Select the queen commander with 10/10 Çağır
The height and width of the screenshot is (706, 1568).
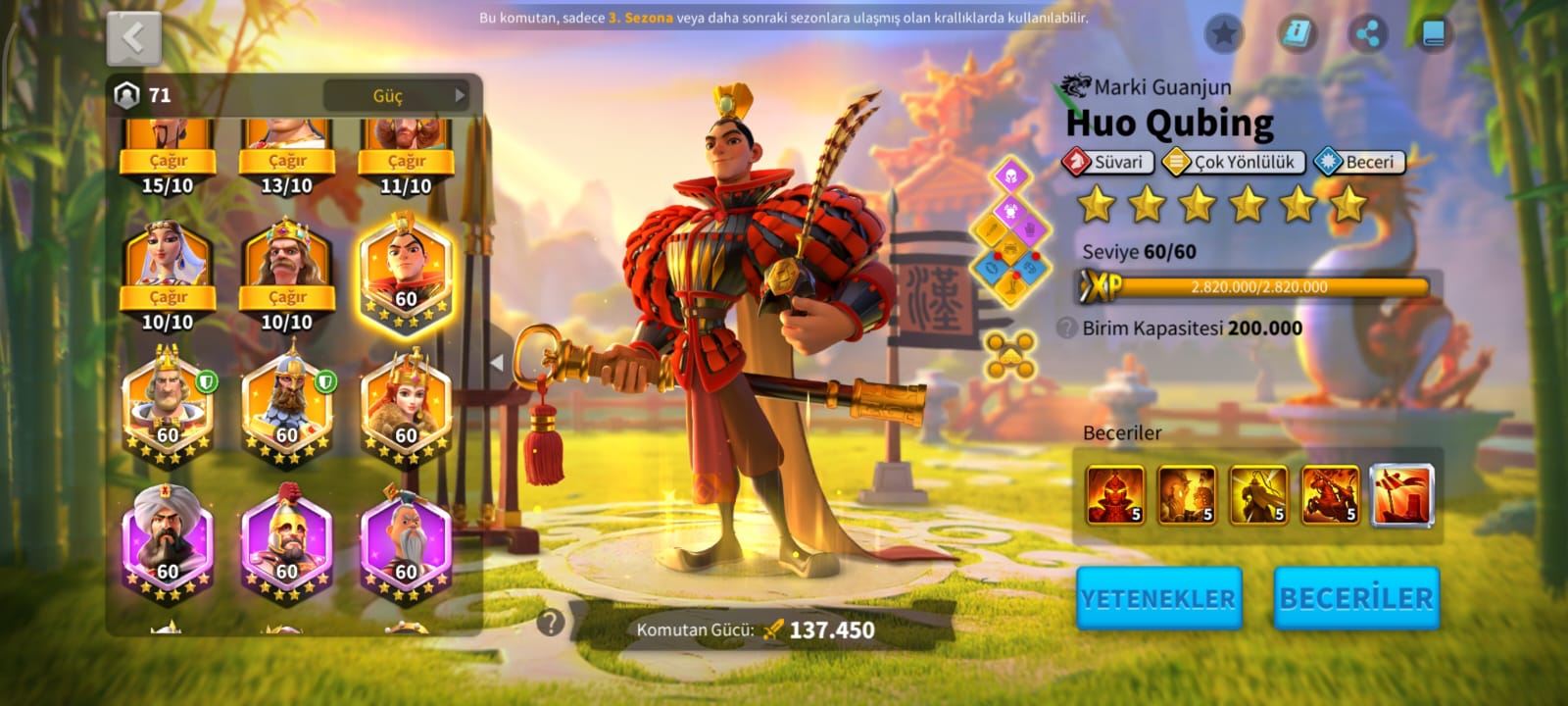(x=168, y=265)
